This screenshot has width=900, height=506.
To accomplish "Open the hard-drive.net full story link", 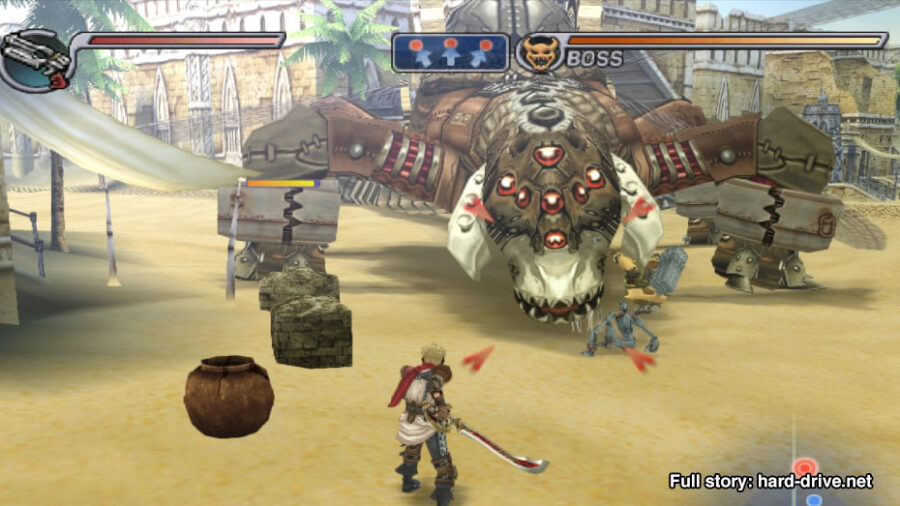I will 770,481.
